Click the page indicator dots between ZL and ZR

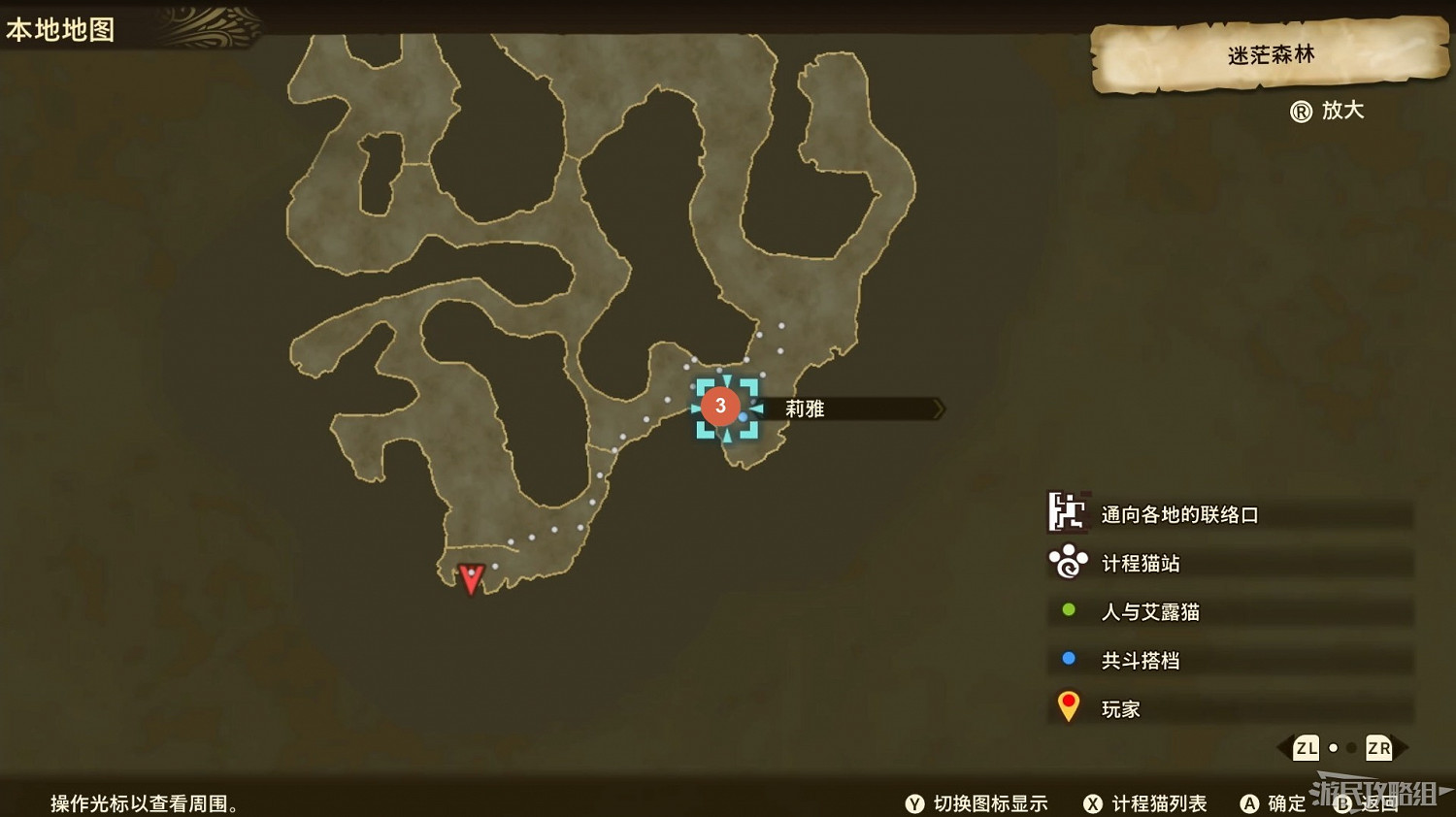[x=1342, y=748]
